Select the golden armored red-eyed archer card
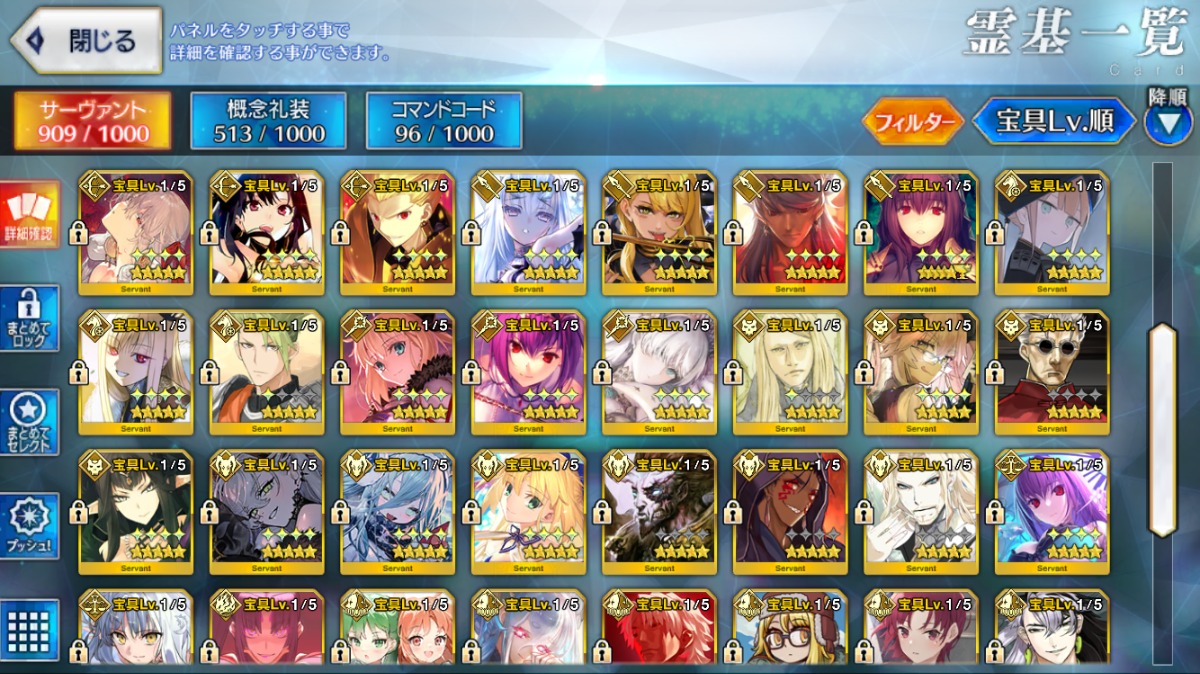 pos(397,233)
